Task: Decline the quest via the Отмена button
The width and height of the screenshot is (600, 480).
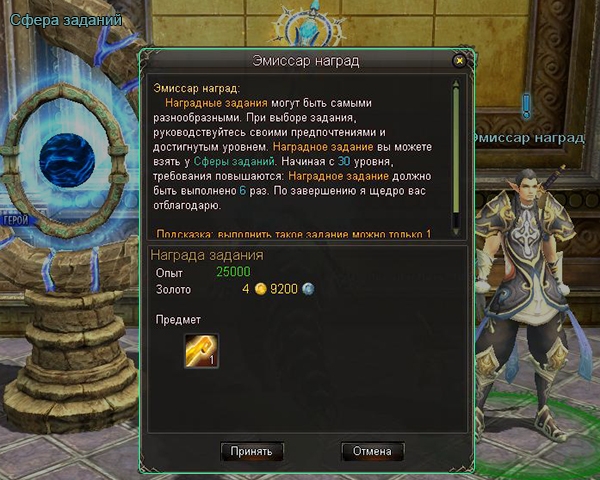Action: (x=372, y=451)
